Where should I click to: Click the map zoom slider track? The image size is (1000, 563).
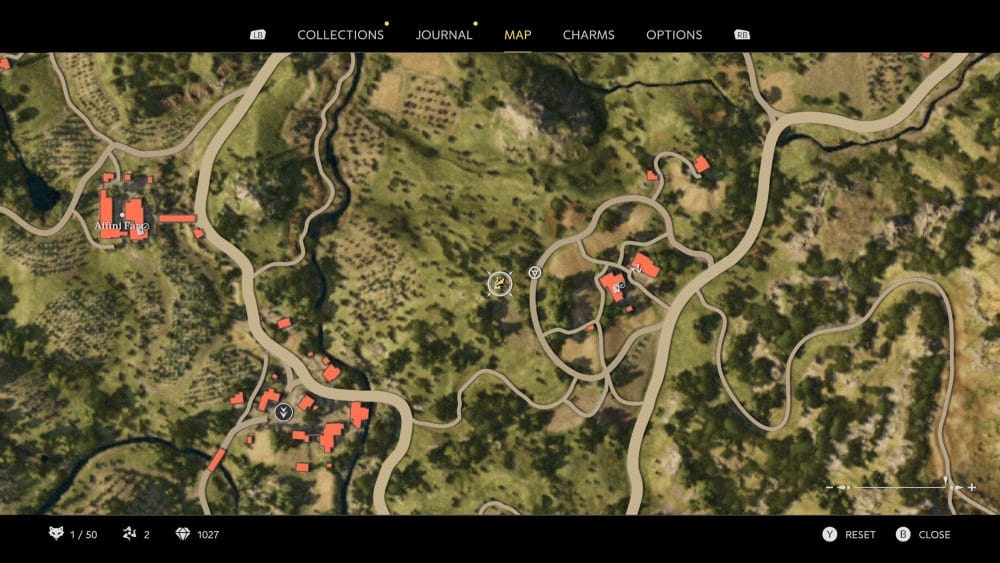[x=900, y=487]
